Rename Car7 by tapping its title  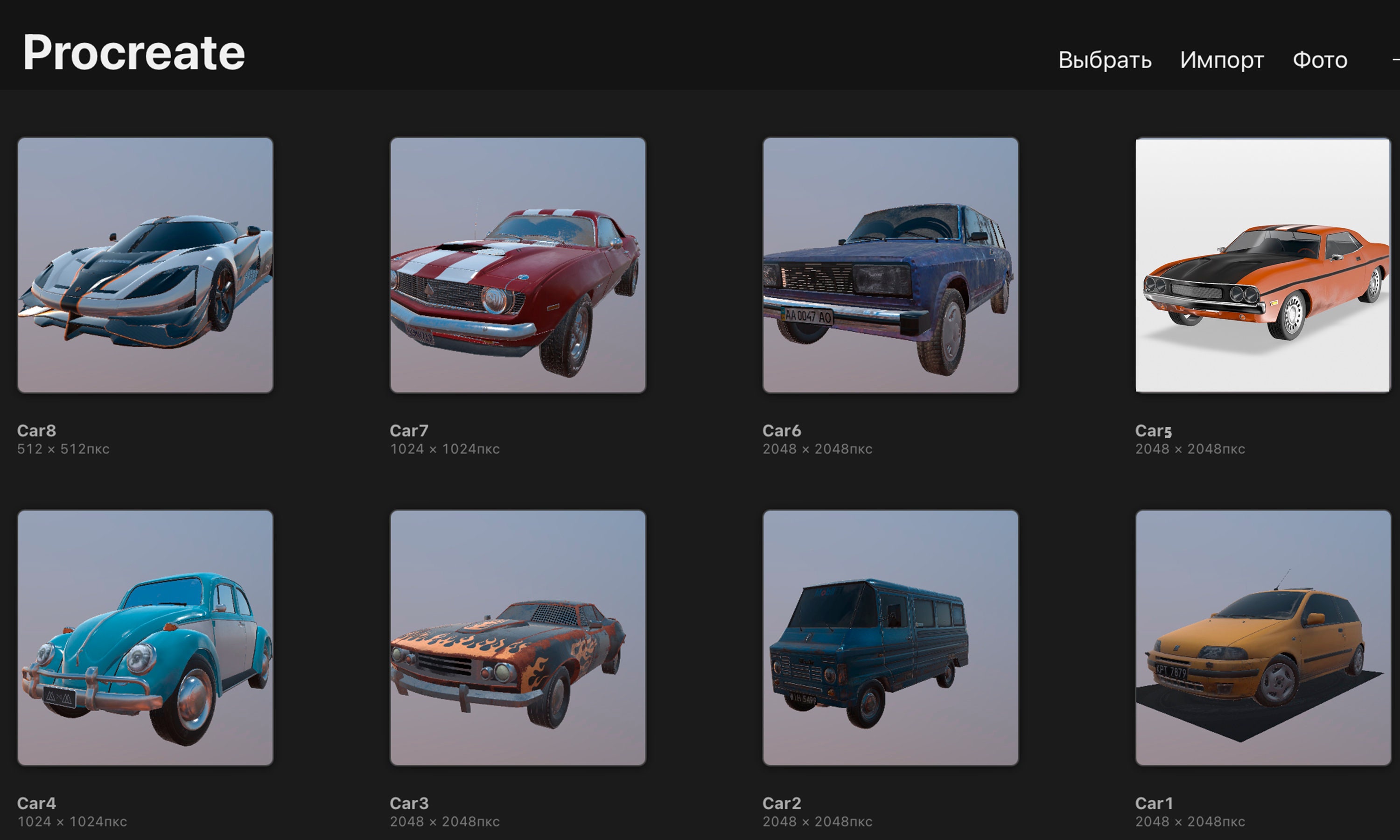click(x=409, y=430)
